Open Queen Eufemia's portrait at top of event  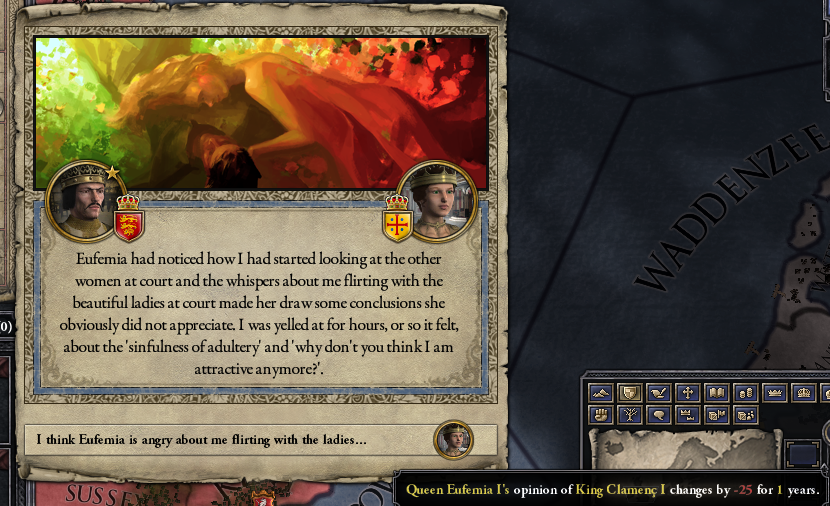click(x=437, y=200)
